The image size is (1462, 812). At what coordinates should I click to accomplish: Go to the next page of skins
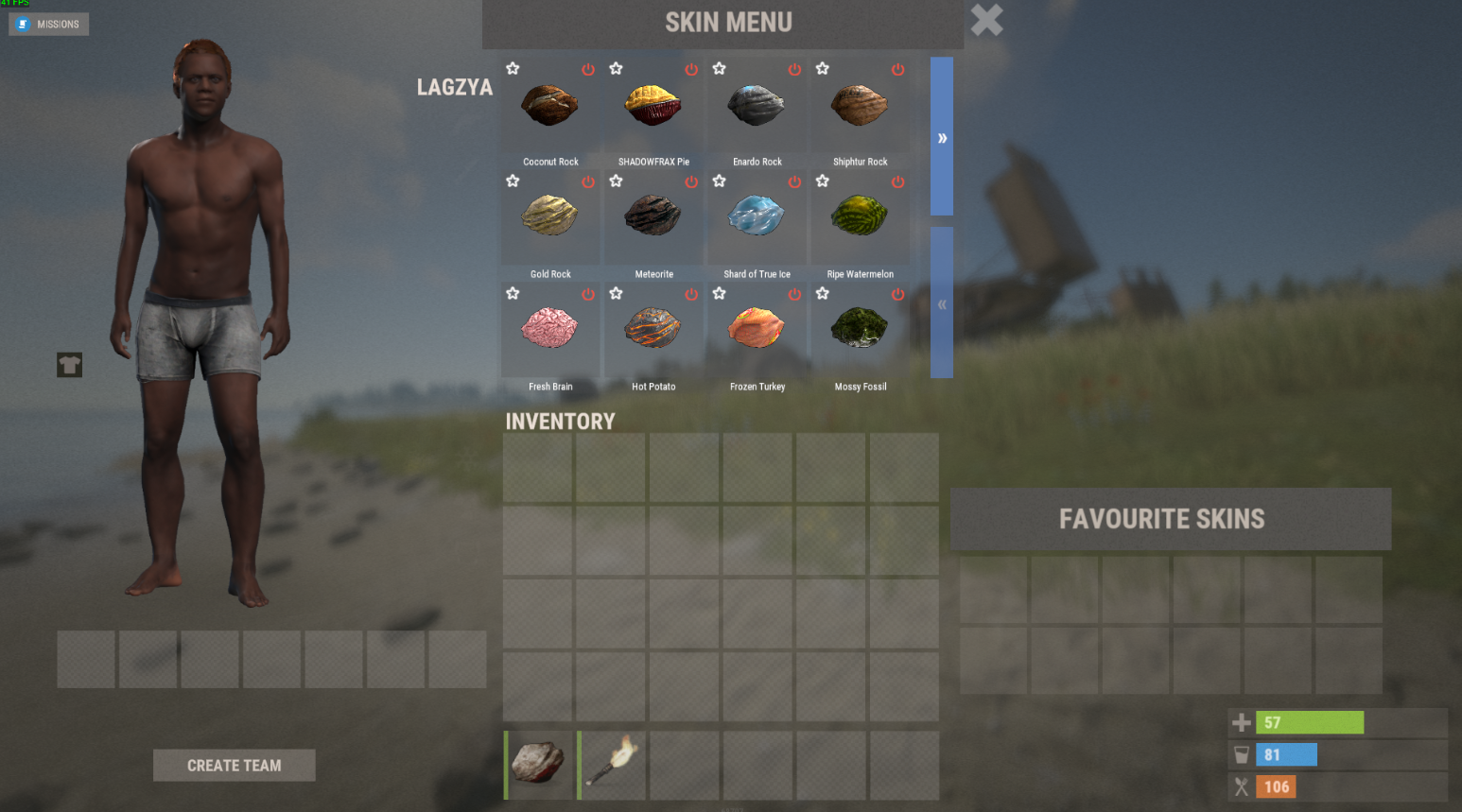942,137
